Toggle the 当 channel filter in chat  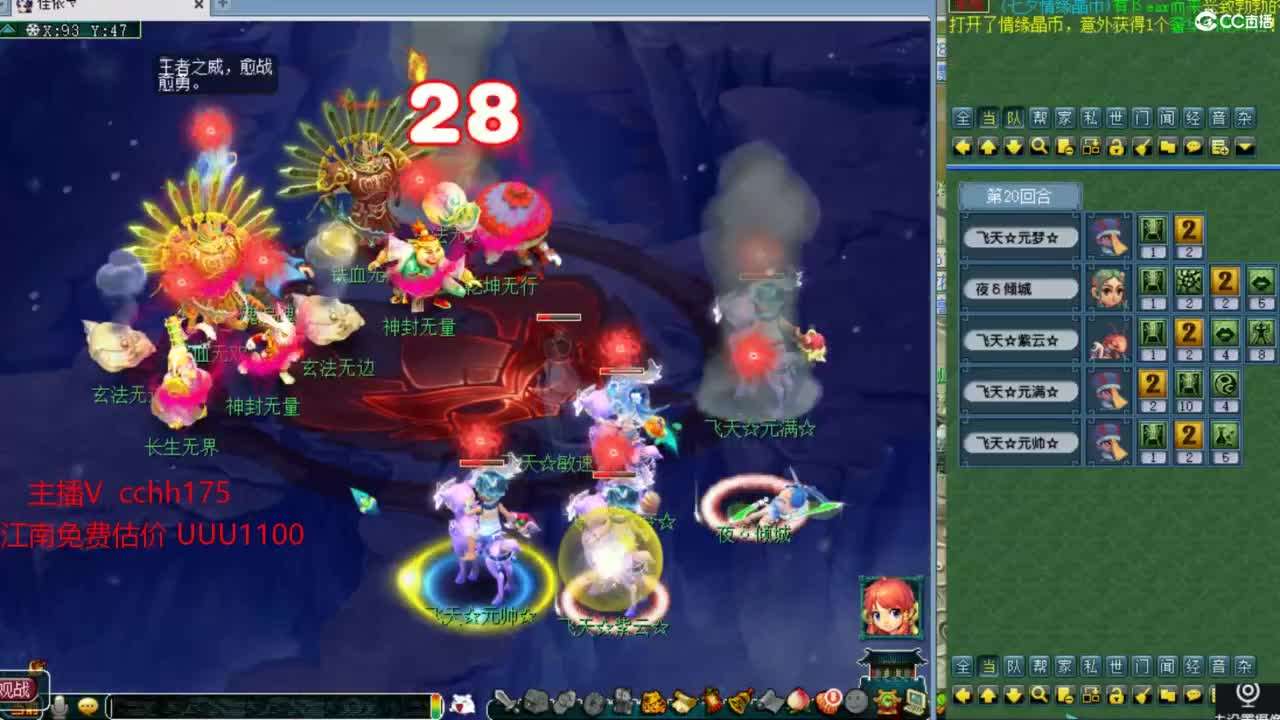tap(990, 118)
